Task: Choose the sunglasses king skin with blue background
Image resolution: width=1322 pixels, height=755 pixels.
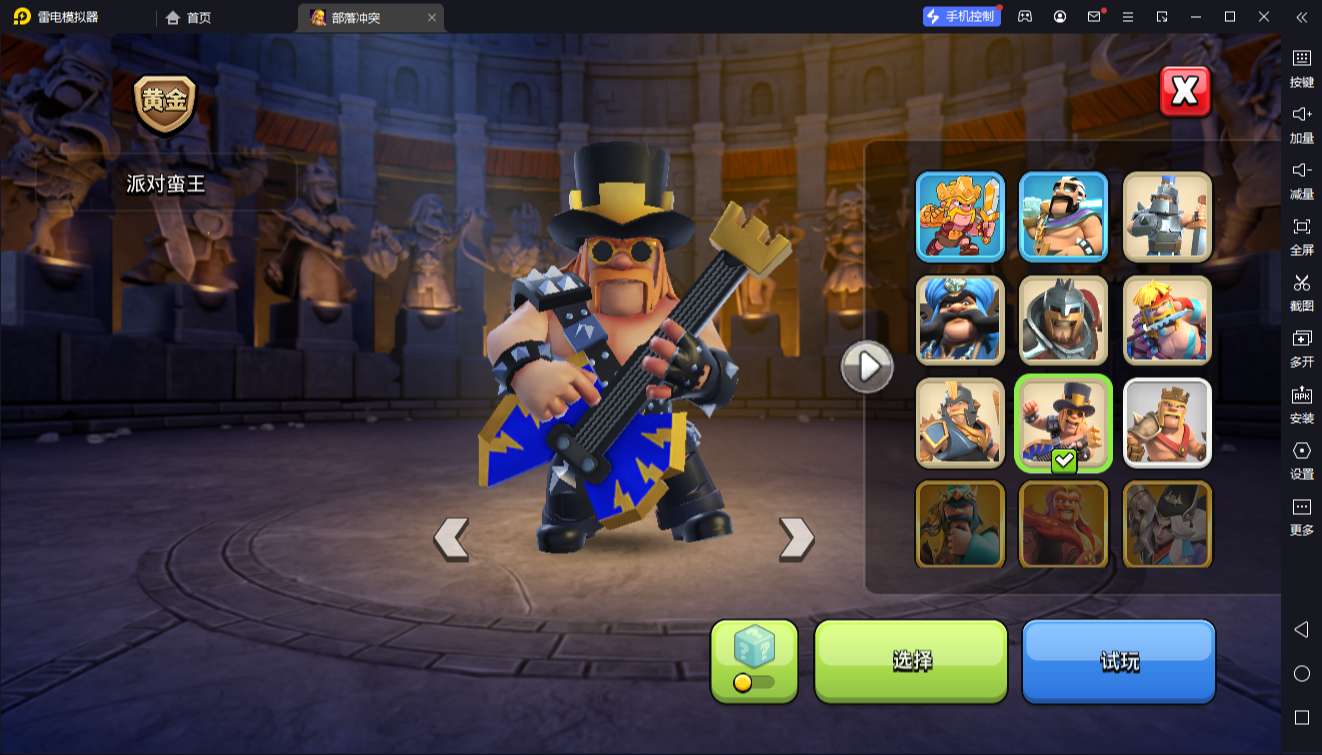Action: (1063, 216)
